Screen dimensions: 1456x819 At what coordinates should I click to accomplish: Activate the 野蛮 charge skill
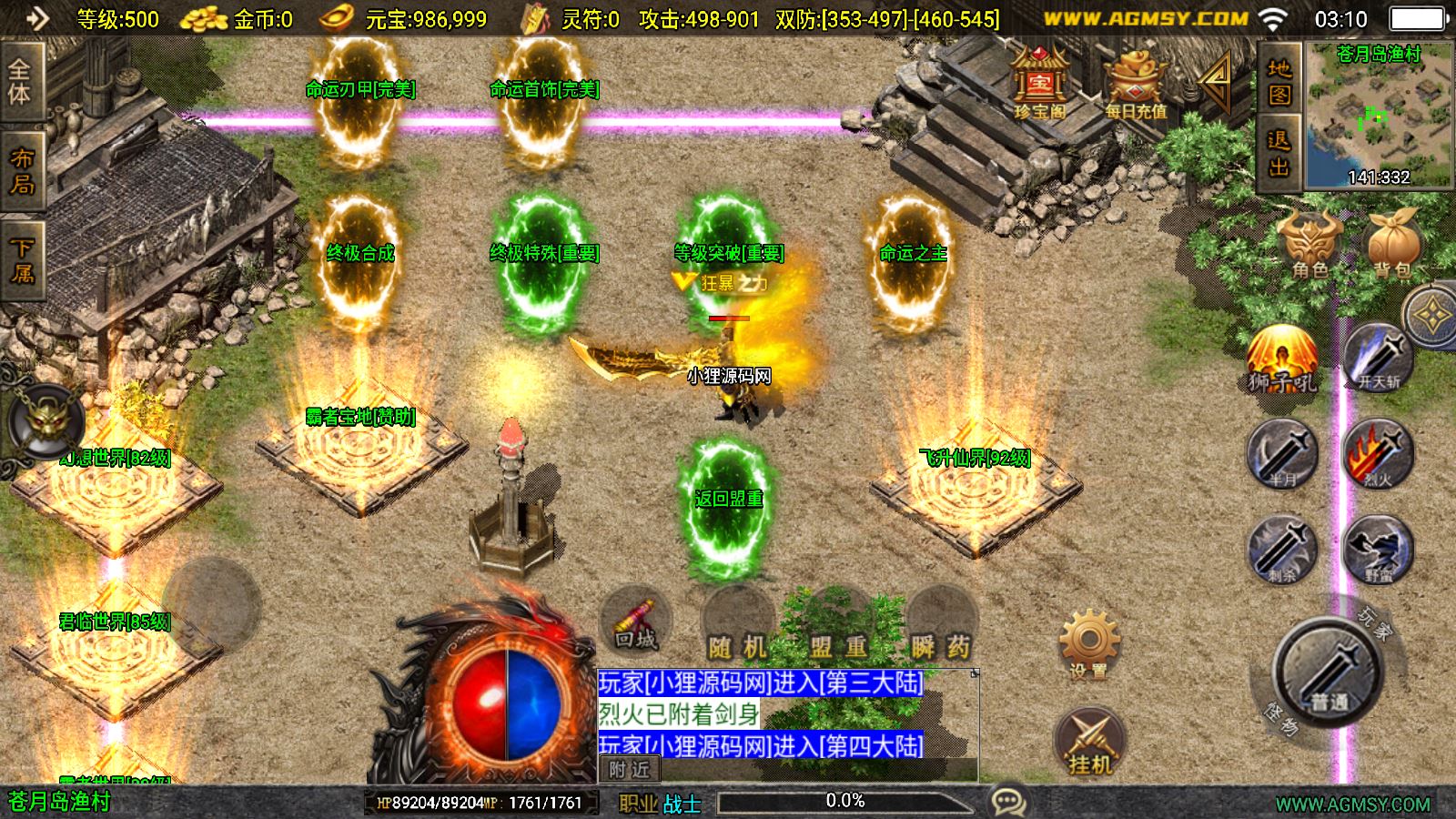[x=1378, y=550]
